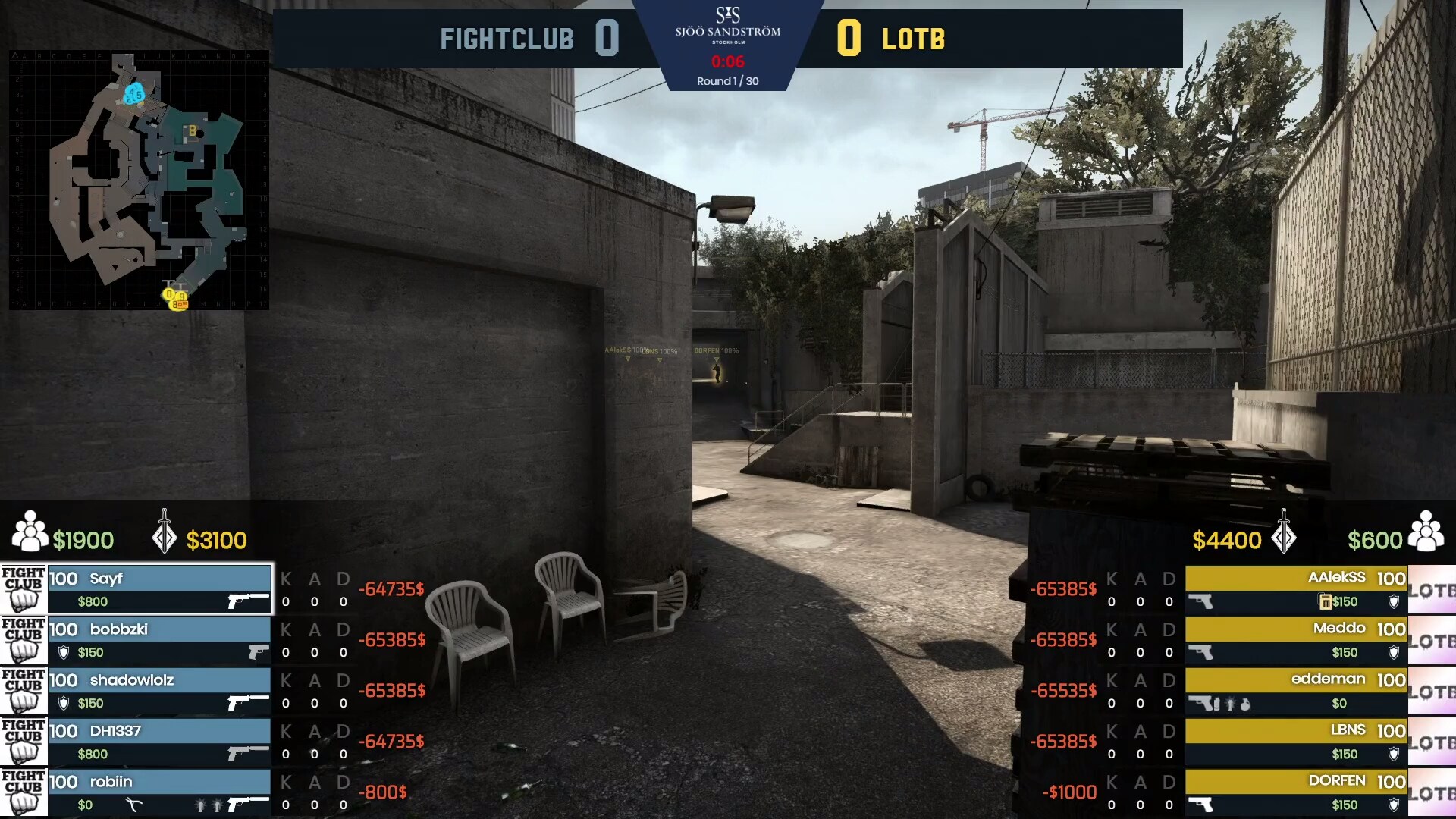Screen dimensions: 1456x819
Task: Spectate player bobbzki
Action: coord(159,640)
